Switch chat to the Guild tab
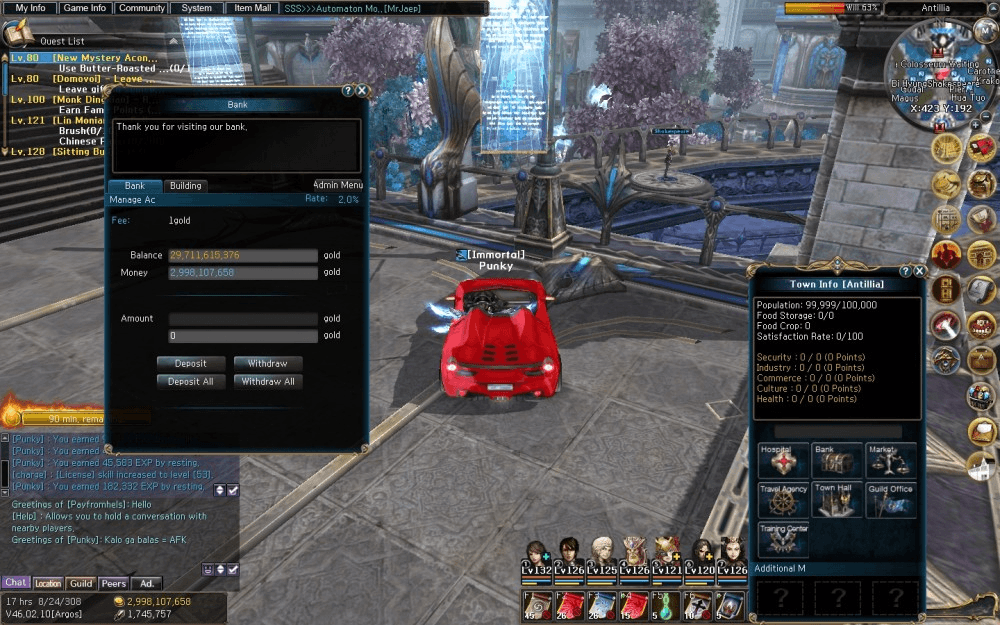The height and width of the screenshot is (625, 1000). (81, 583)
